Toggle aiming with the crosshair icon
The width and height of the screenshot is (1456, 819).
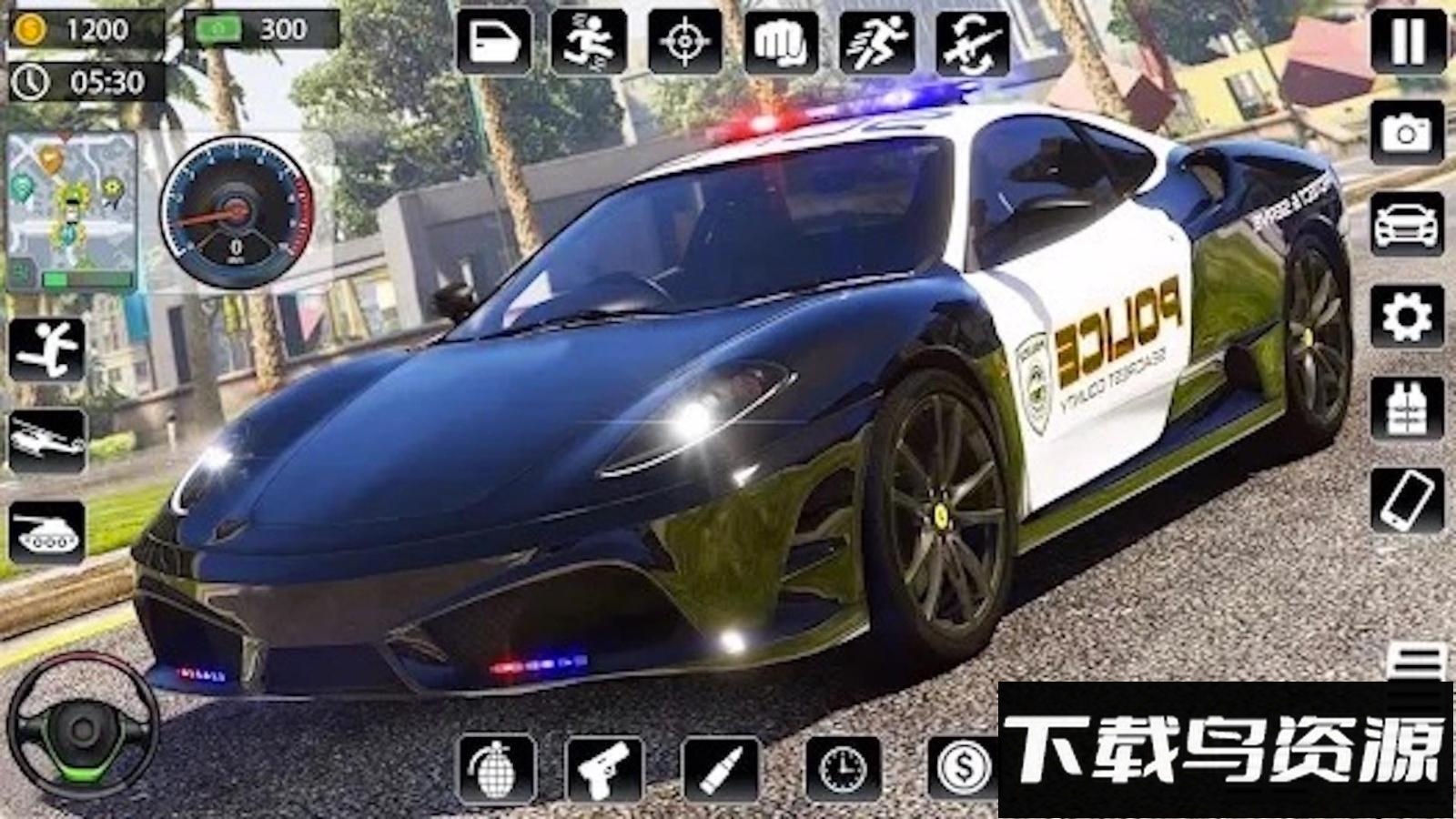pyautogui.click(x=685, y=40)
